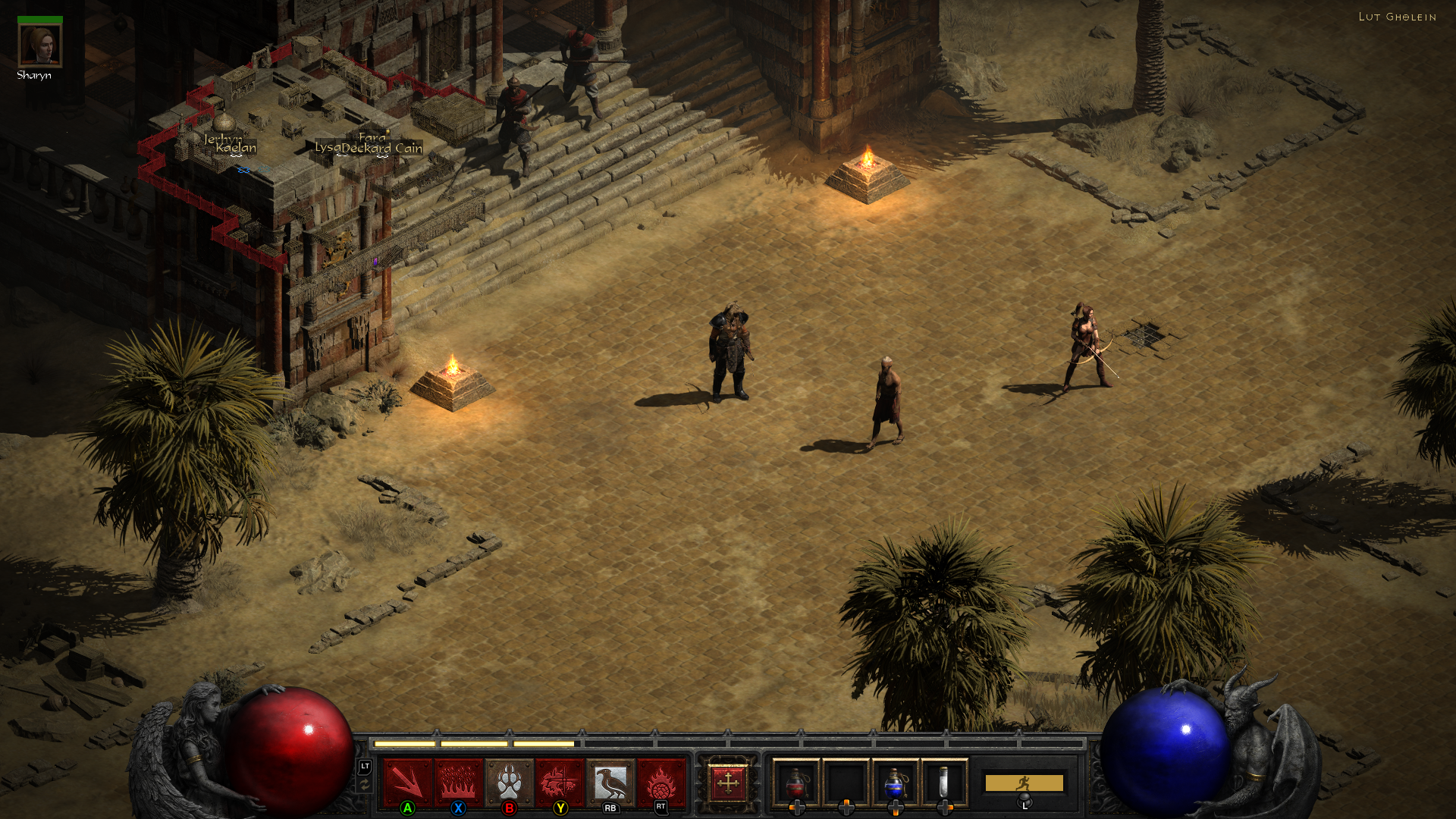Choose the wolf paw print skill

[x=510, y=782]
